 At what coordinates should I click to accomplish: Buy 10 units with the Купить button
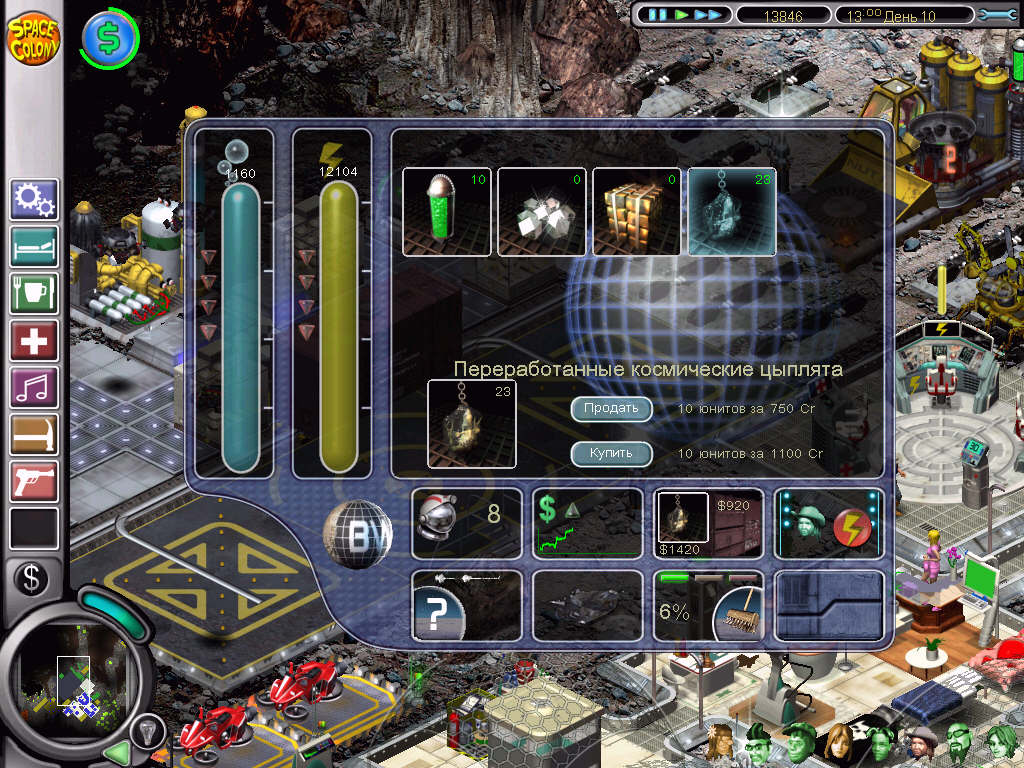pos(611,454)
